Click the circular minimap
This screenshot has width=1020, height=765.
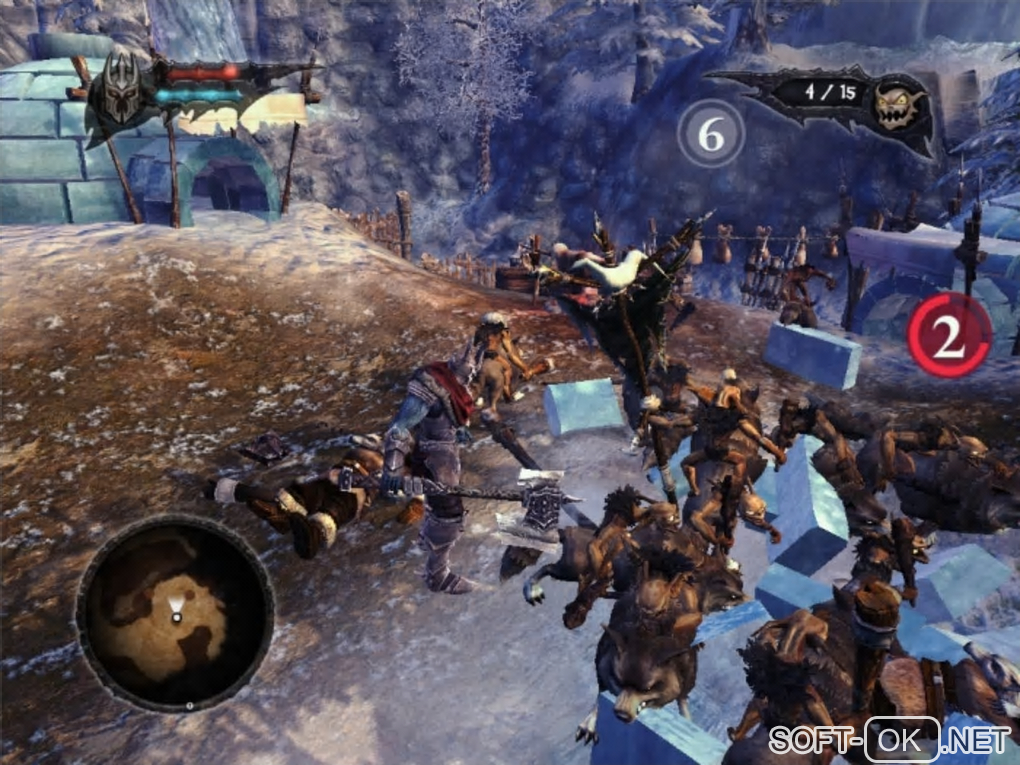[175, 612]
